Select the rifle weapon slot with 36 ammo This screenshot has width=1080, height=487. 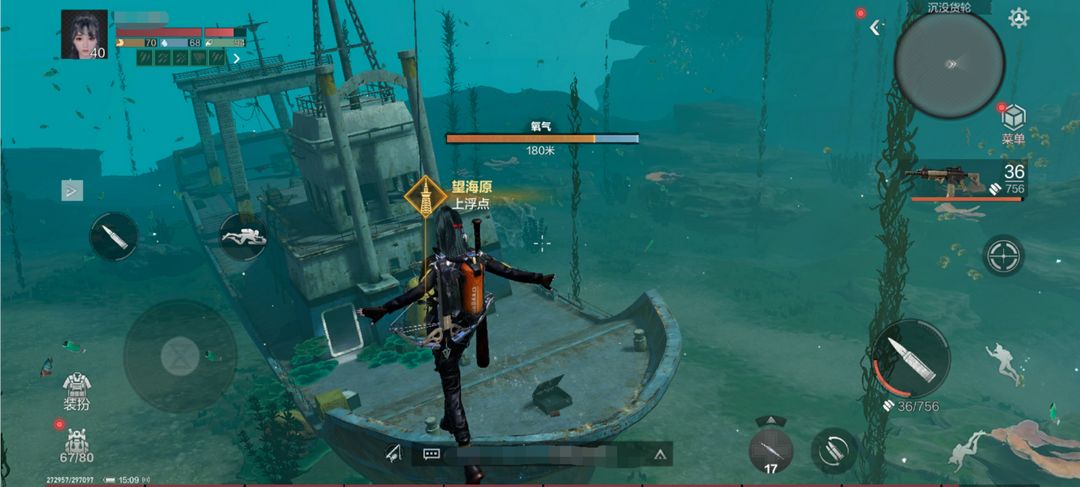pyautogui.click(x=965, y=180)
